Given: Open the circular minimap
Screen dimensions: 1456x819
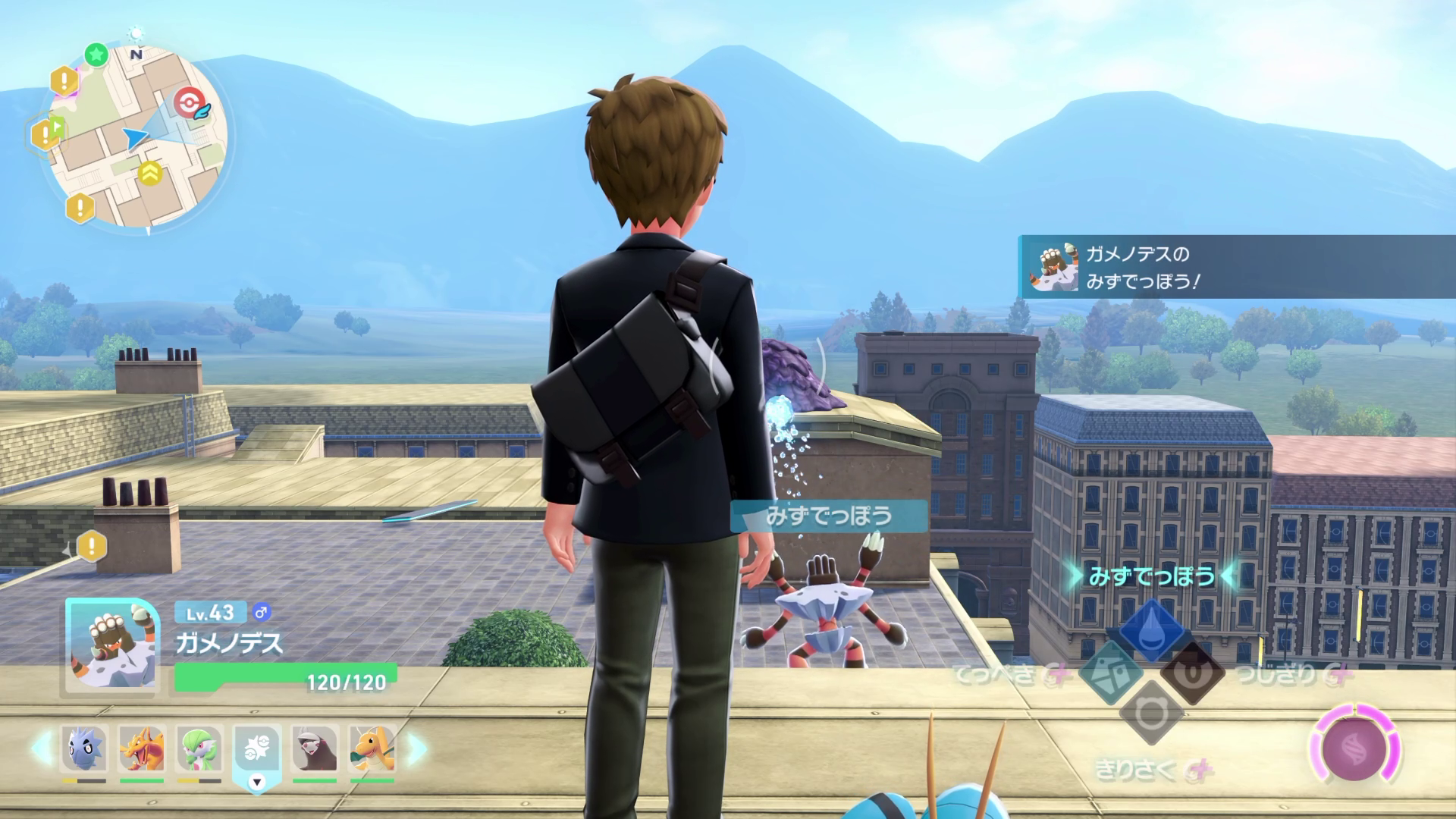Looking at the screenshot, I should [x=135, y=140].
